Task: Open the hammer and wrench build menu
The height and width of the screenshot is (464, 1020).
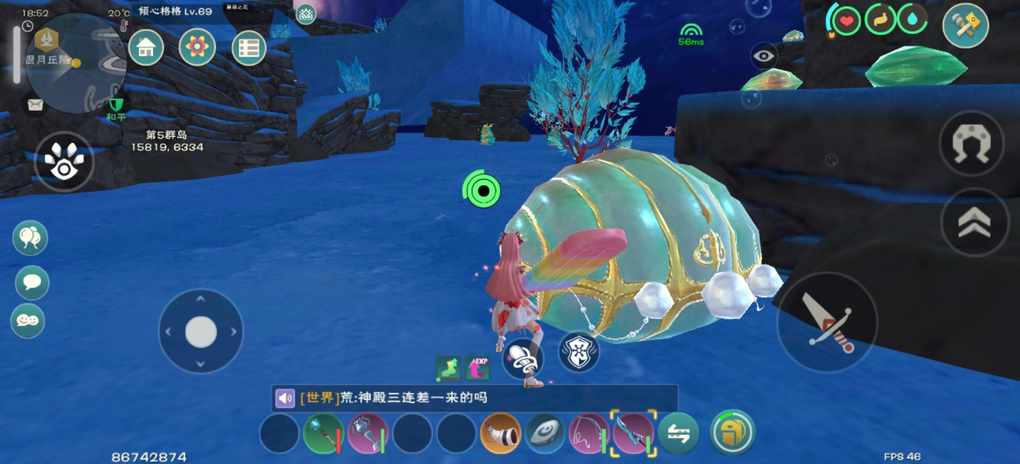Action: (x=965, y=26)
